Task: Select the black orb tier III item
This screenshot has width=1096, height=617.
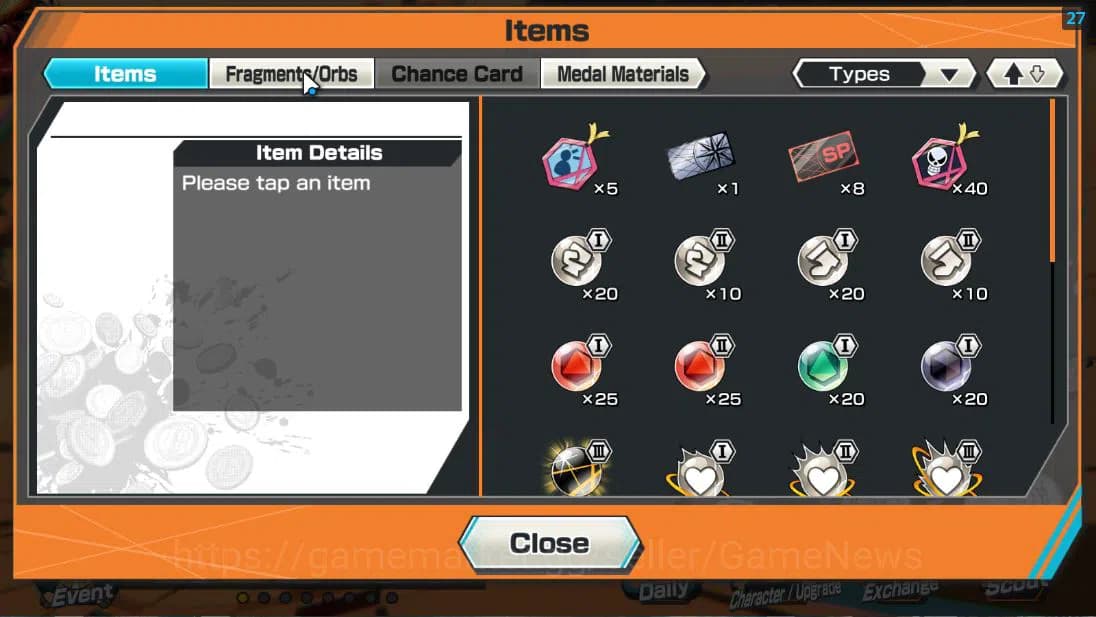Action: [576, 470]
